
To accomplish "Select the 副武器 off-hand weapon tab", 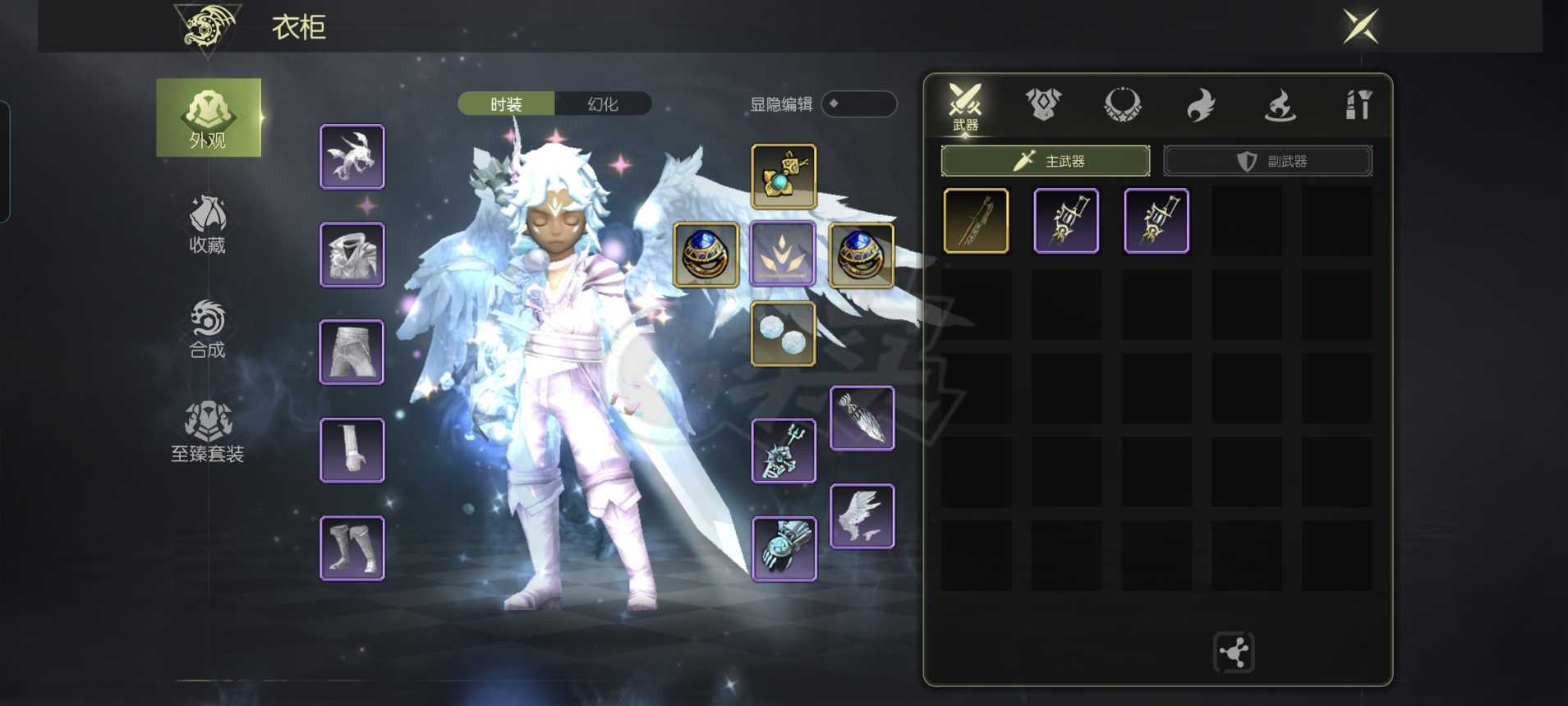I will [1267, 161].
